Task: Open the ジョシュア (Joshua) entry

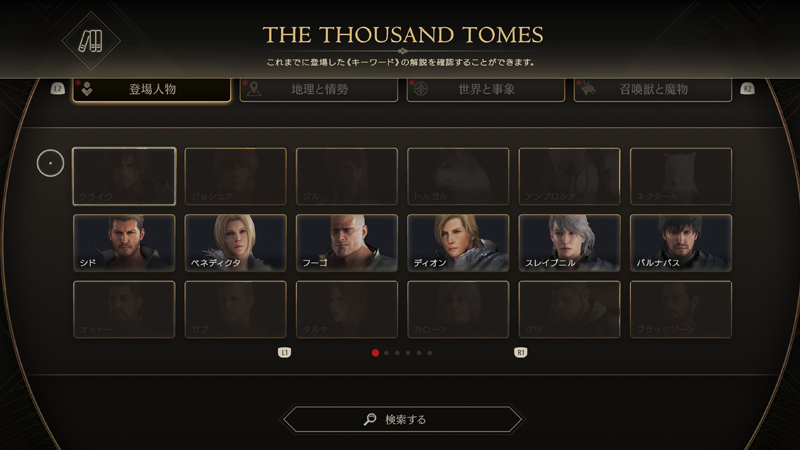Action: click(235, 177)
